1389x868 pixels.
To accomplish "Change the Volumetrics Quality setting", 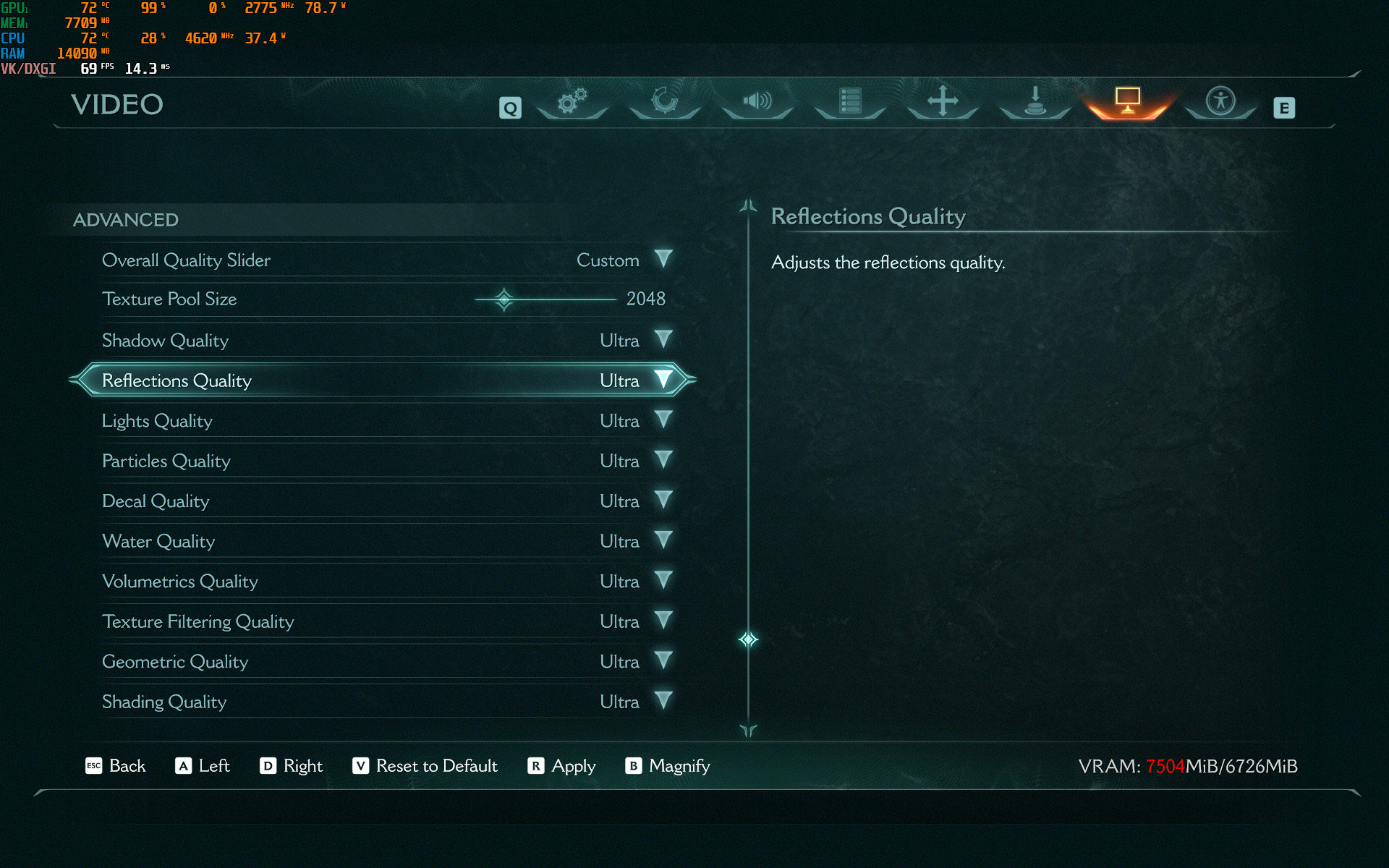I will (663, 580).
